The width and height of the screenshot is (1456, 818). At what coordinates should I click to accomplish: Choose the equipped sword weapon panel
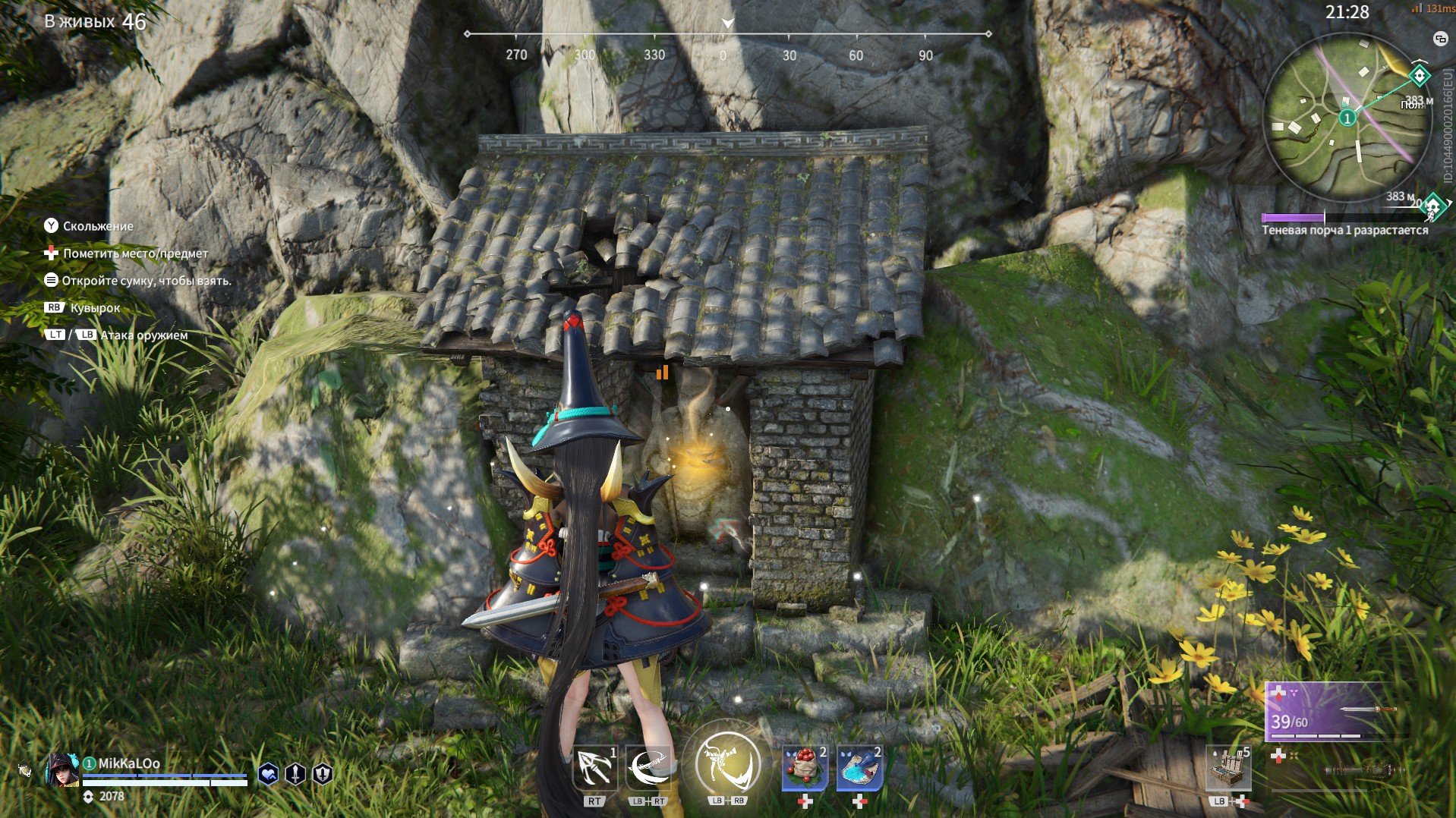click(1330, 712)
